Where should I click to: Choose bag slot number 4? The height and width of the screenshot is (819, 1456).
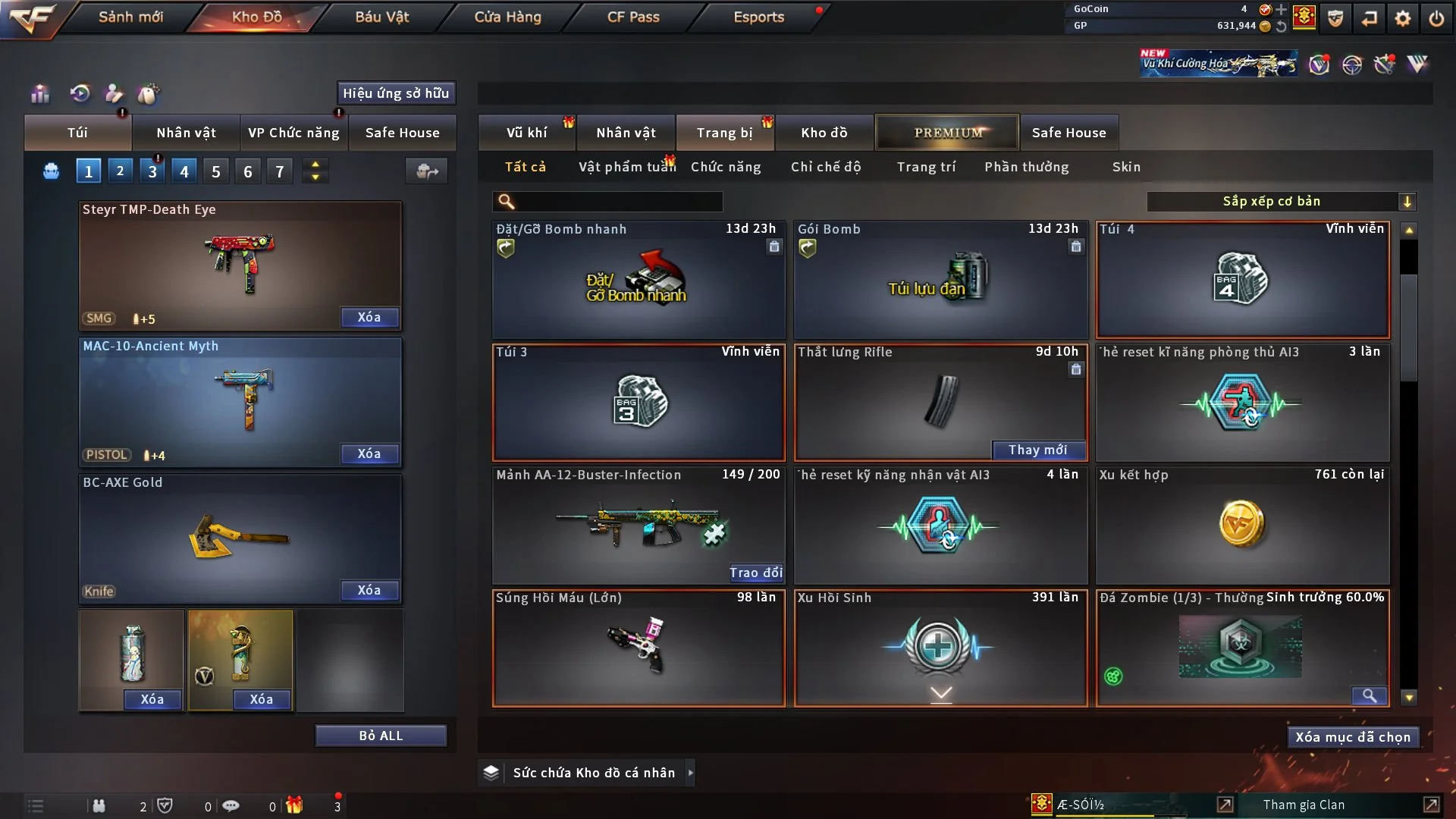pyautogui.click(x=184, y=171)
